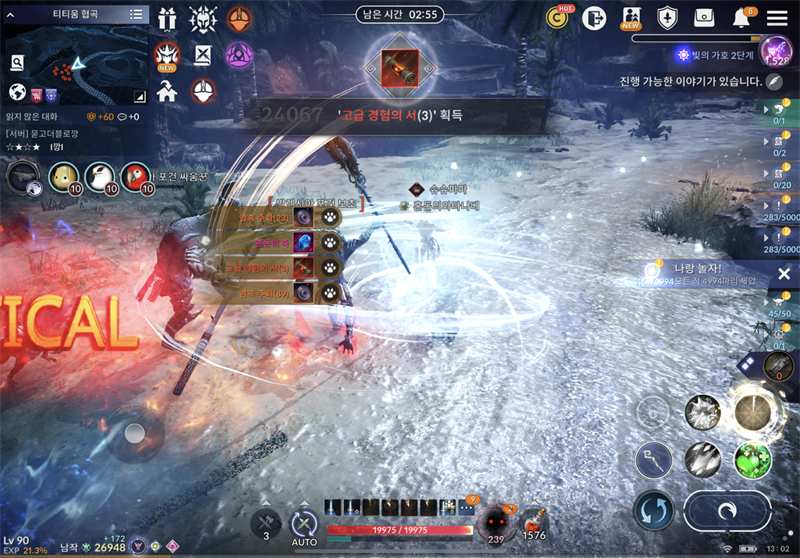Close the 나랑 놀자! quest notice

(783, 273)
